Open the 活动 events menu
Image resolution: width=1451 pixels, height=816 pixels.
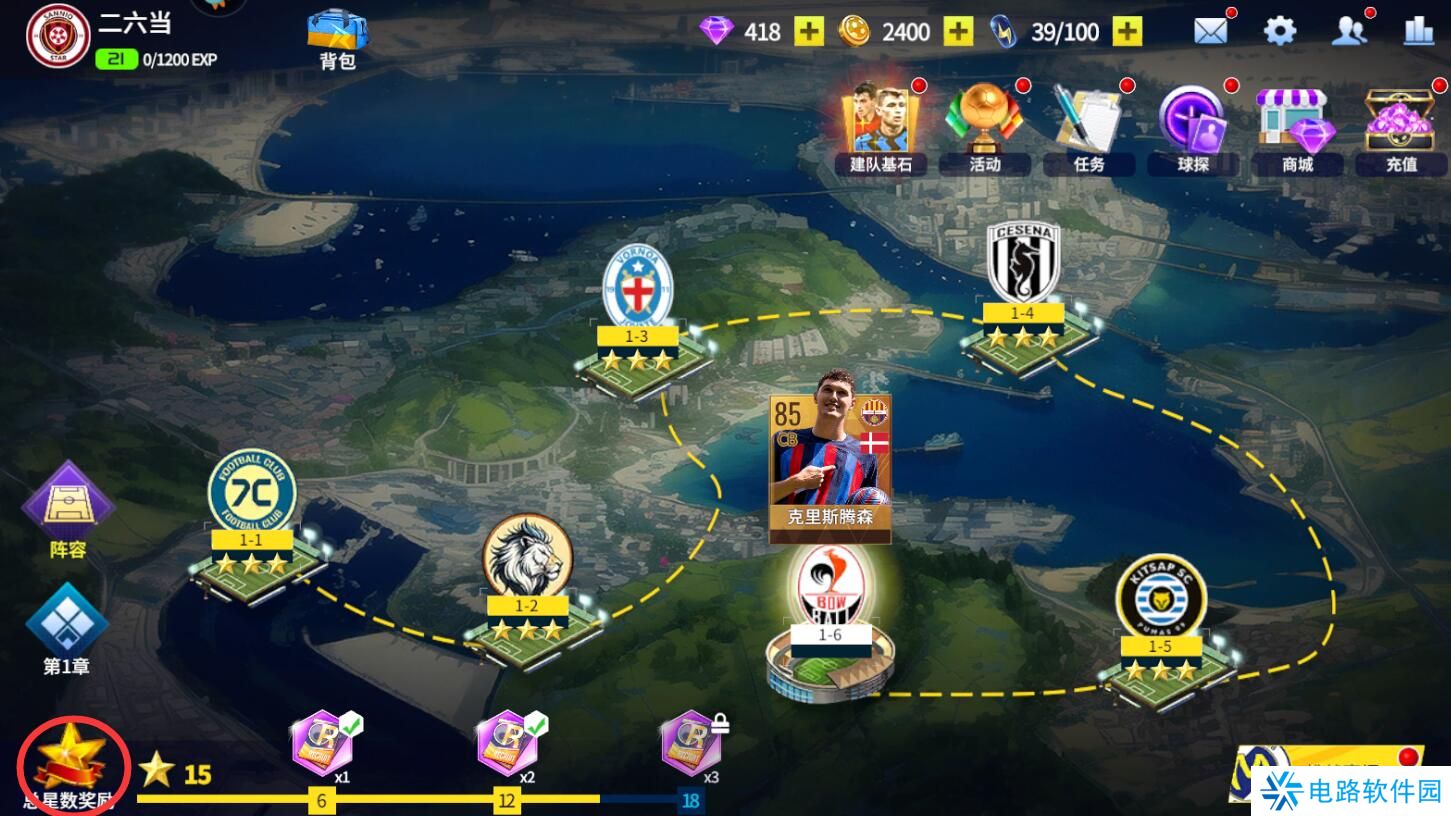pos(985,128)
